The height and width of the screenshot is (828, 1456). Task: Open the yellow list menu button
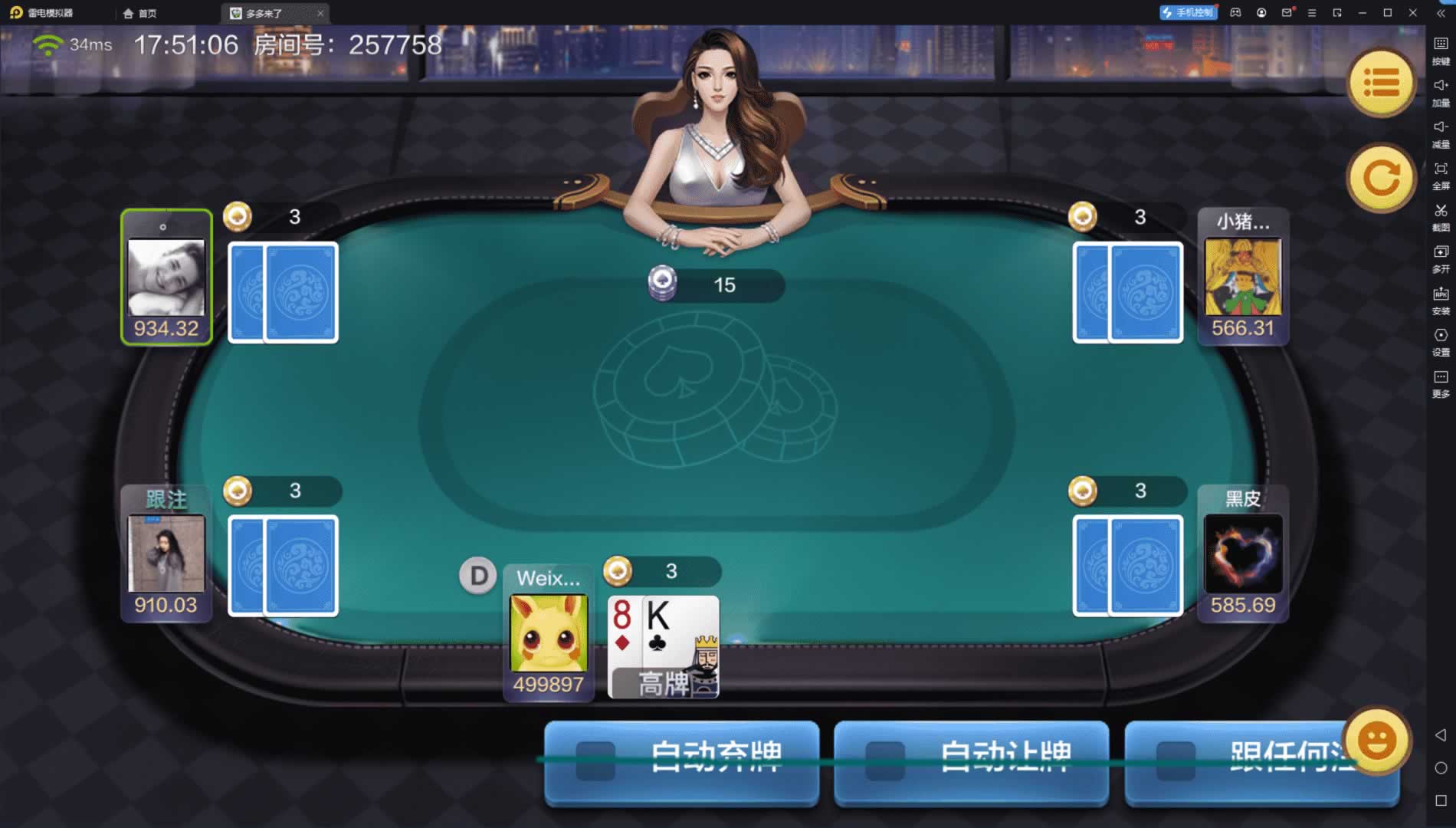[x=1381, y=83]
